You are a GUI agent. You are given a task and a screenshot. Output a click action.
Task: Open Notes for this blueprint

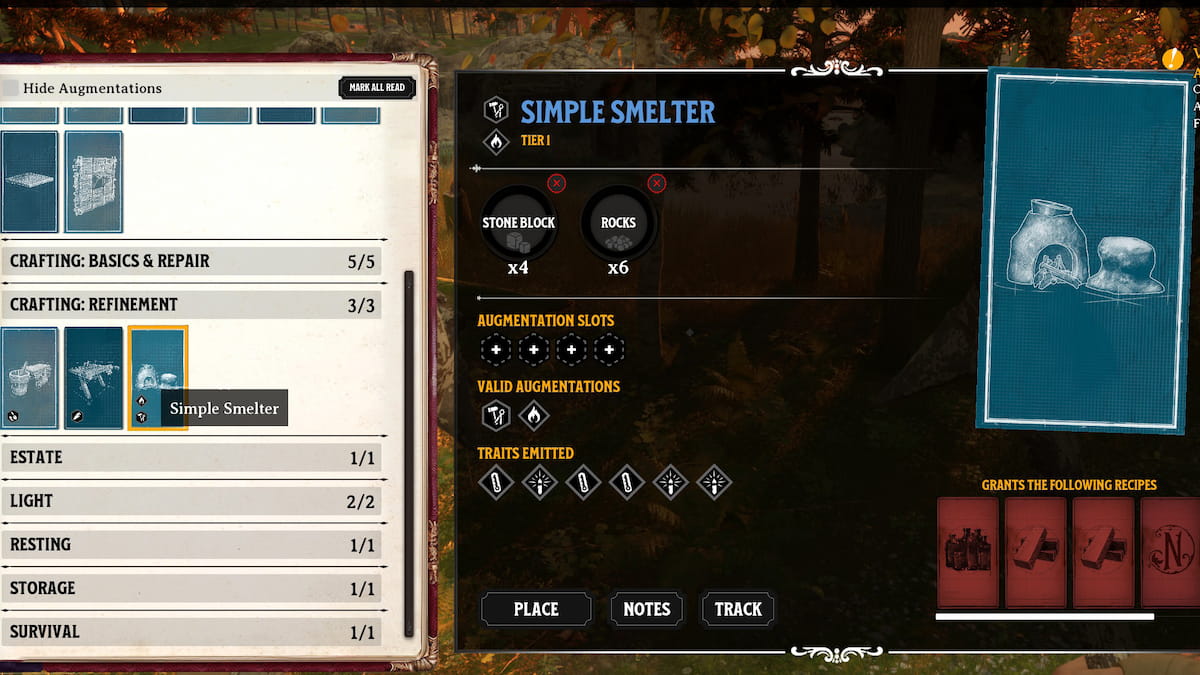[647, 609]
